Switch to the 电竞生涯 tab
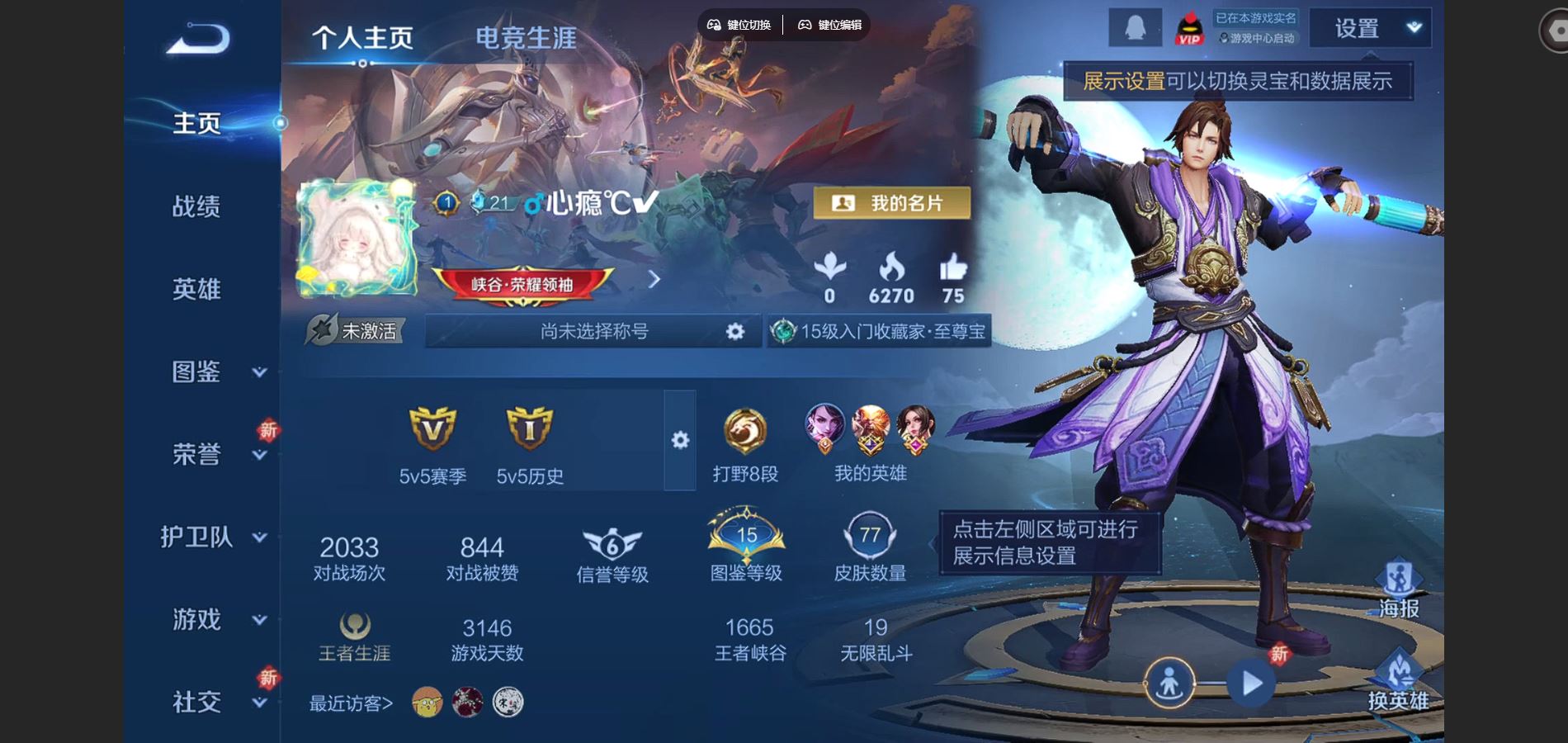This screenshot has width=1568, height=743. (526, 36)
